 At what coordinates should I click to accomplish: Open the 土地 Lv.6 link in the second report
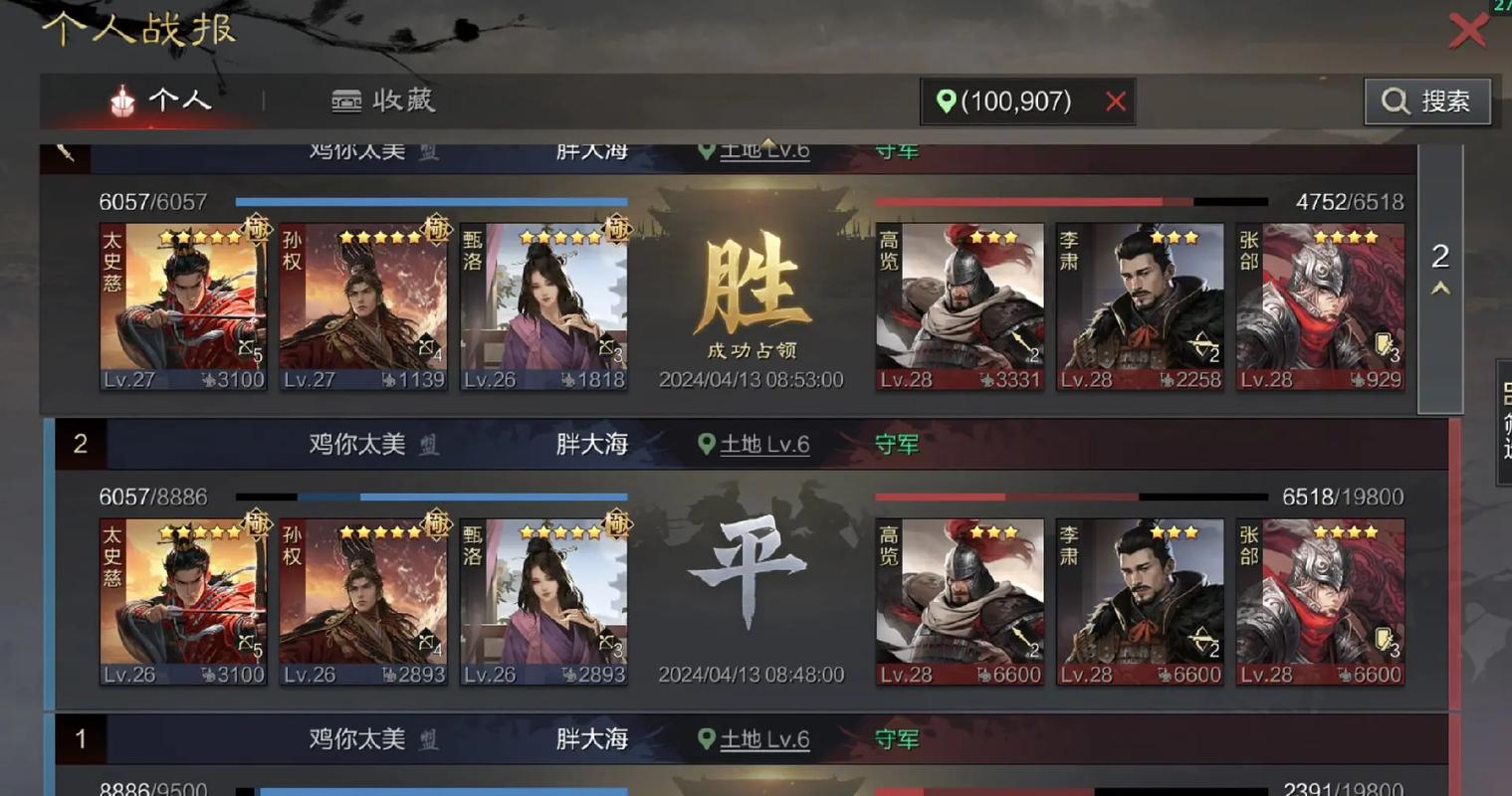click(763, 445)
